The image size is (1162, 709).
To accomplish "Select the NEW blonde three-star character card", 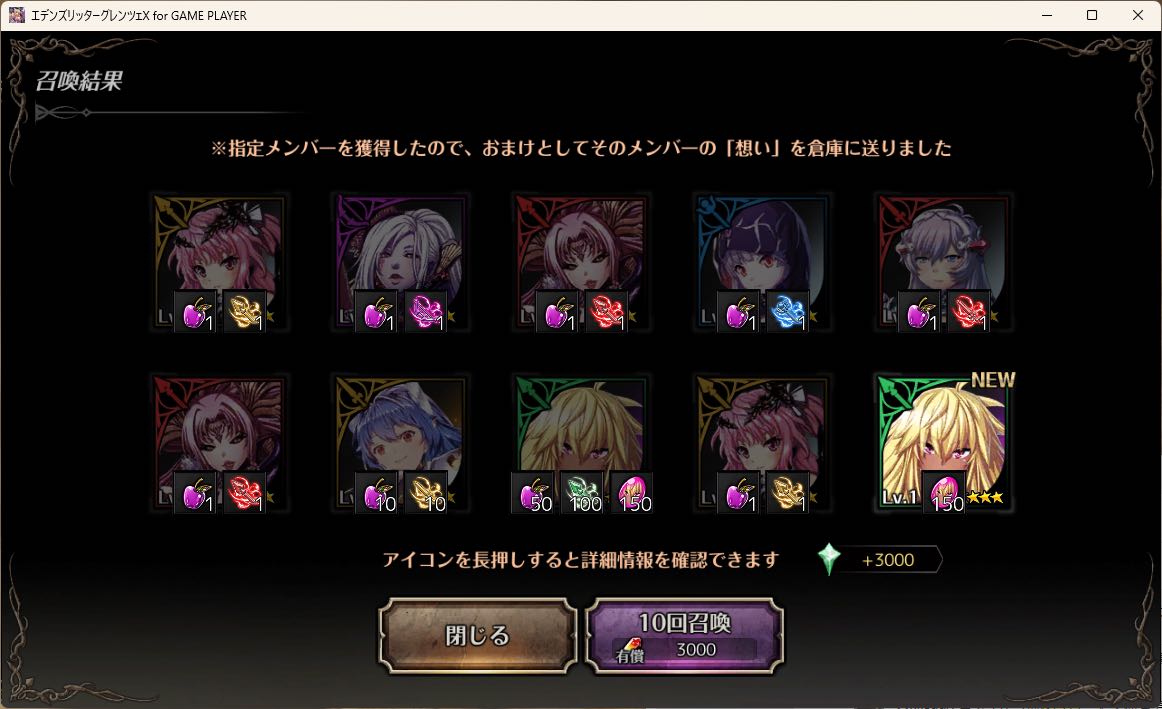I will (943, 443).
